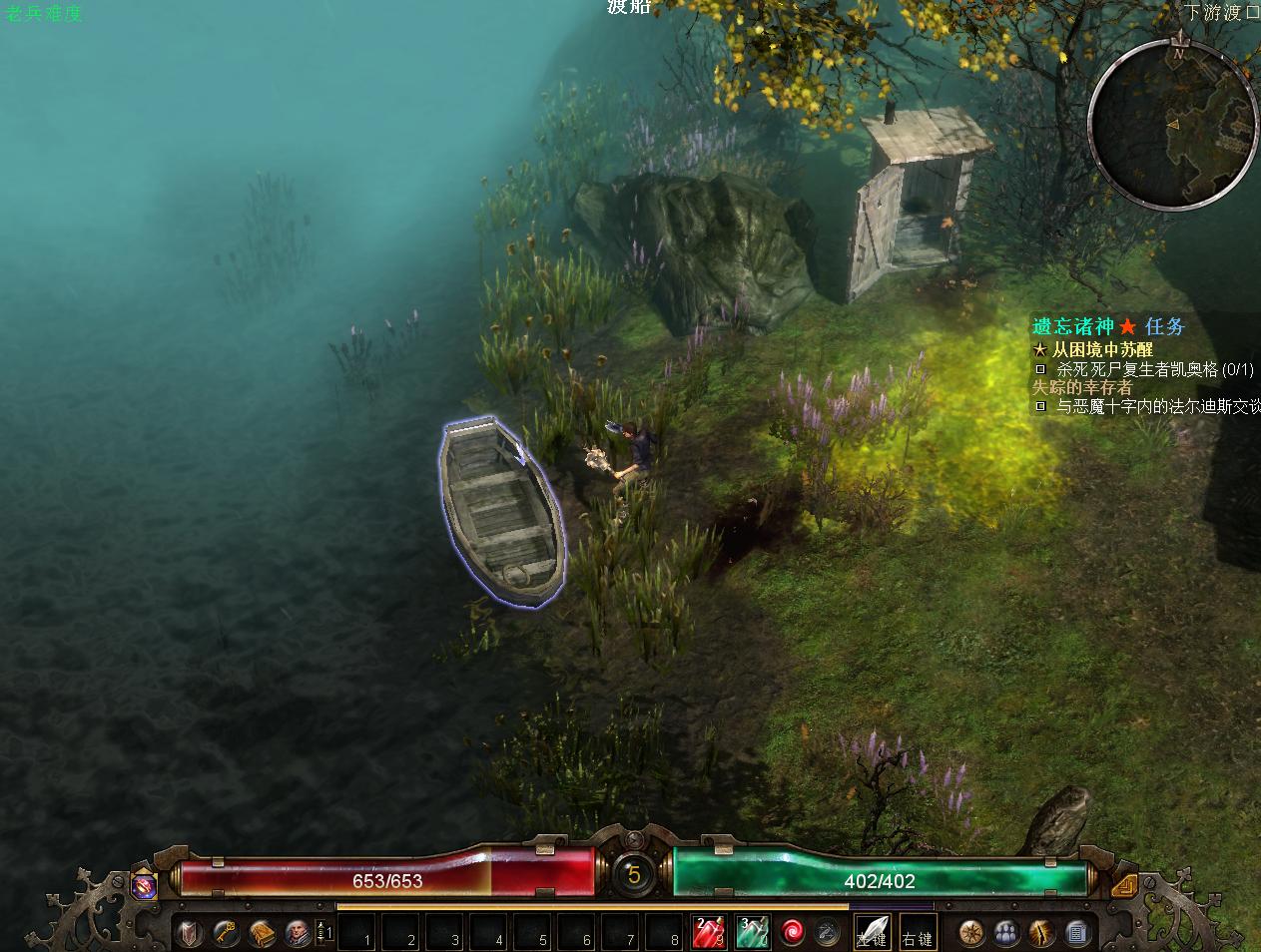Open the blue document page button
Viewport: 1261px width, 952px height.
[x=1076, y=933]
